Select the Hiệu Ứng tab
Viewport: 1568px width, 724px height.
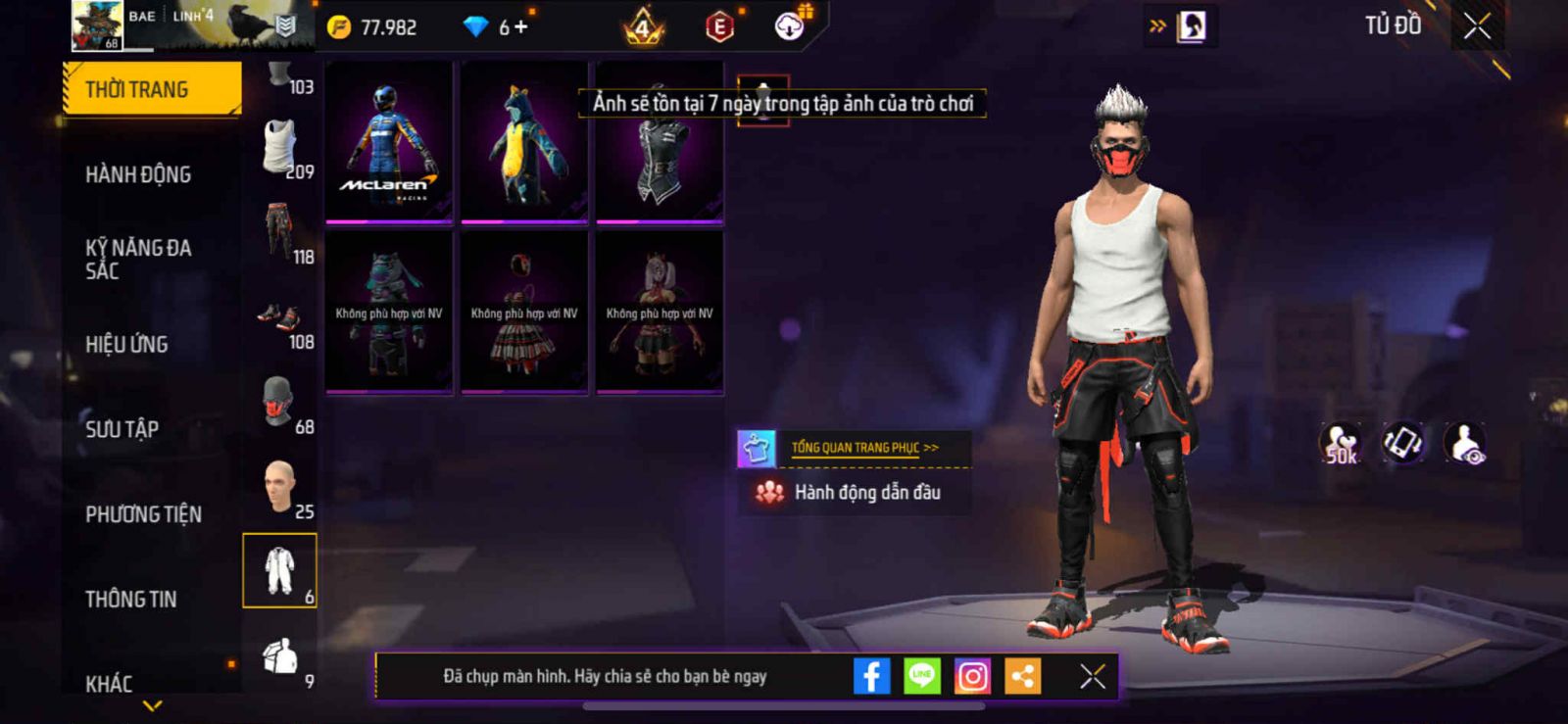[126, 344]
